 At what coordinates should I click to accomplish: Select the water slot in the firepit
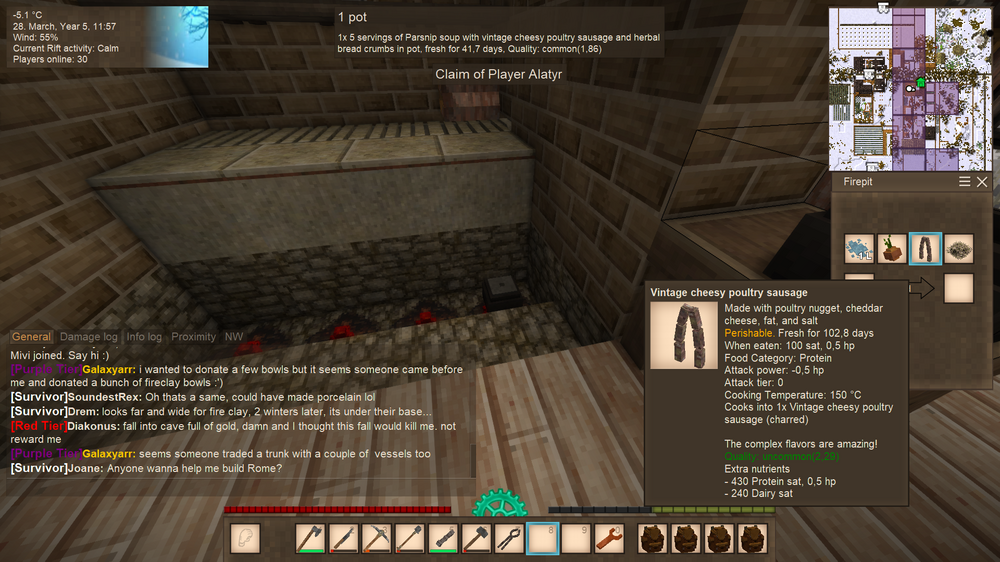[x=859, y=248]
